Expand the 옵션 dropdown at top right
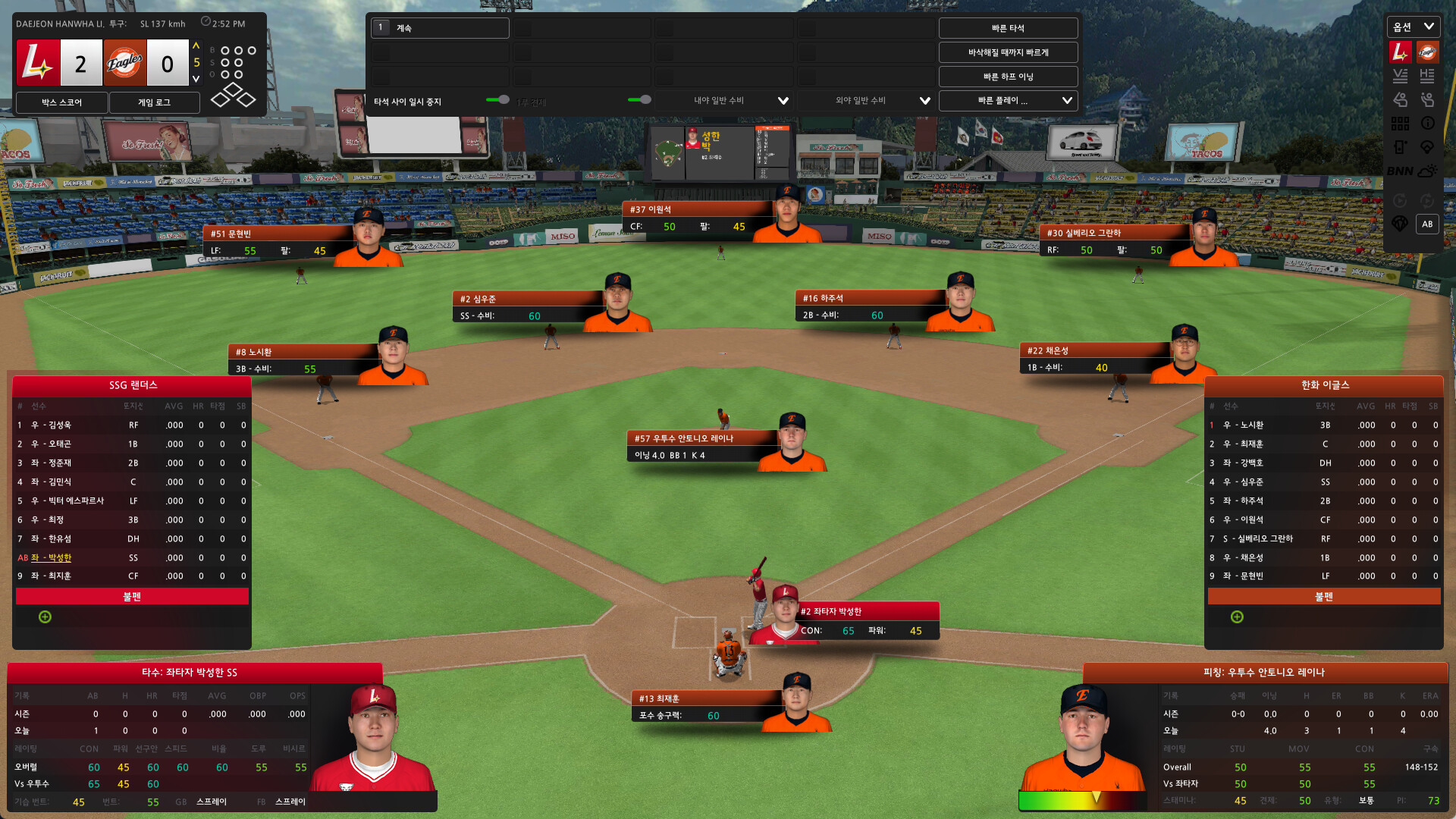This screenshot has height=819, width=1456. [1414, 26]
